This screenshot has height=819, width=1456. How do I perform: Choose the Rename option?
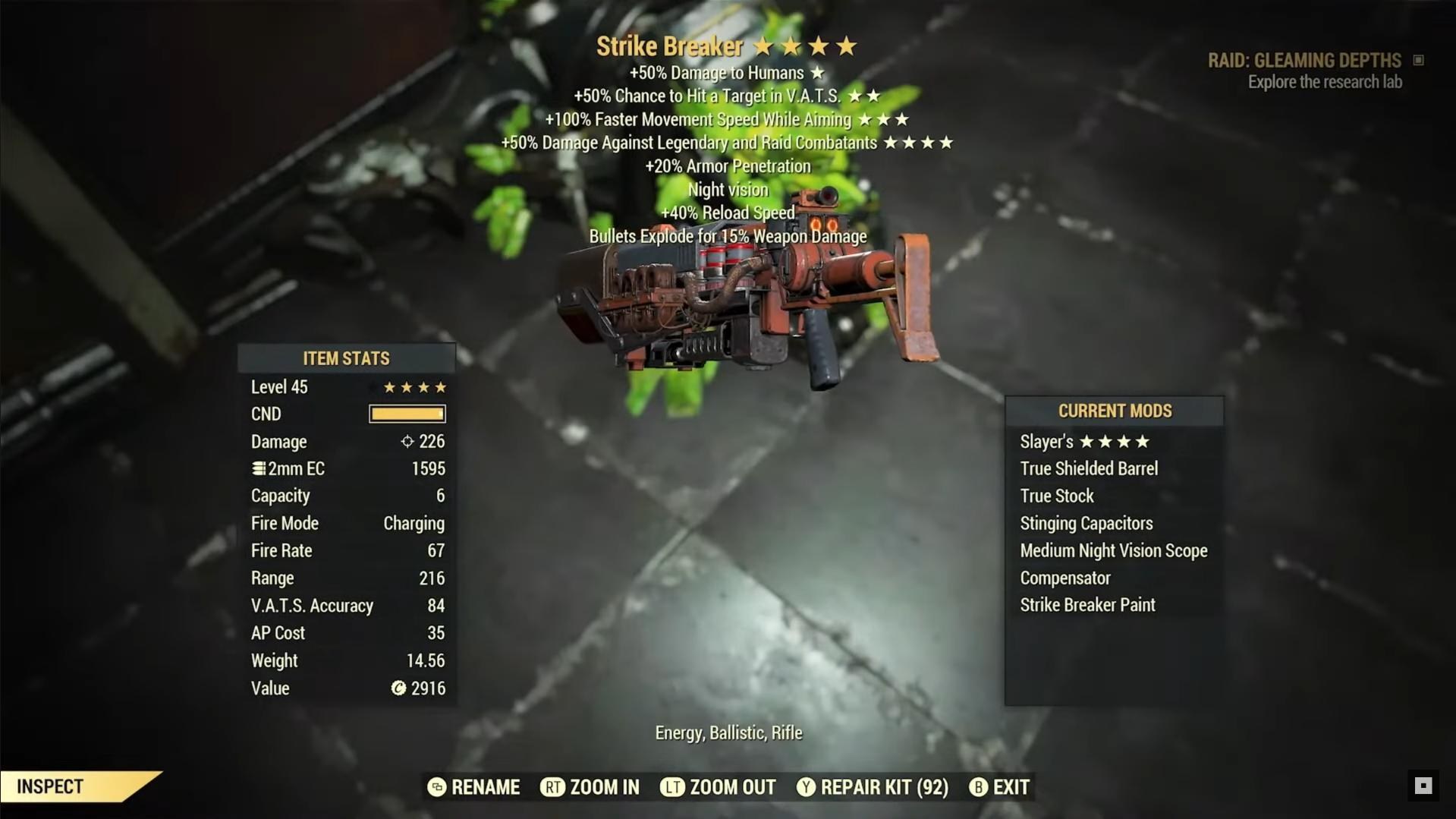coord(474,787)
